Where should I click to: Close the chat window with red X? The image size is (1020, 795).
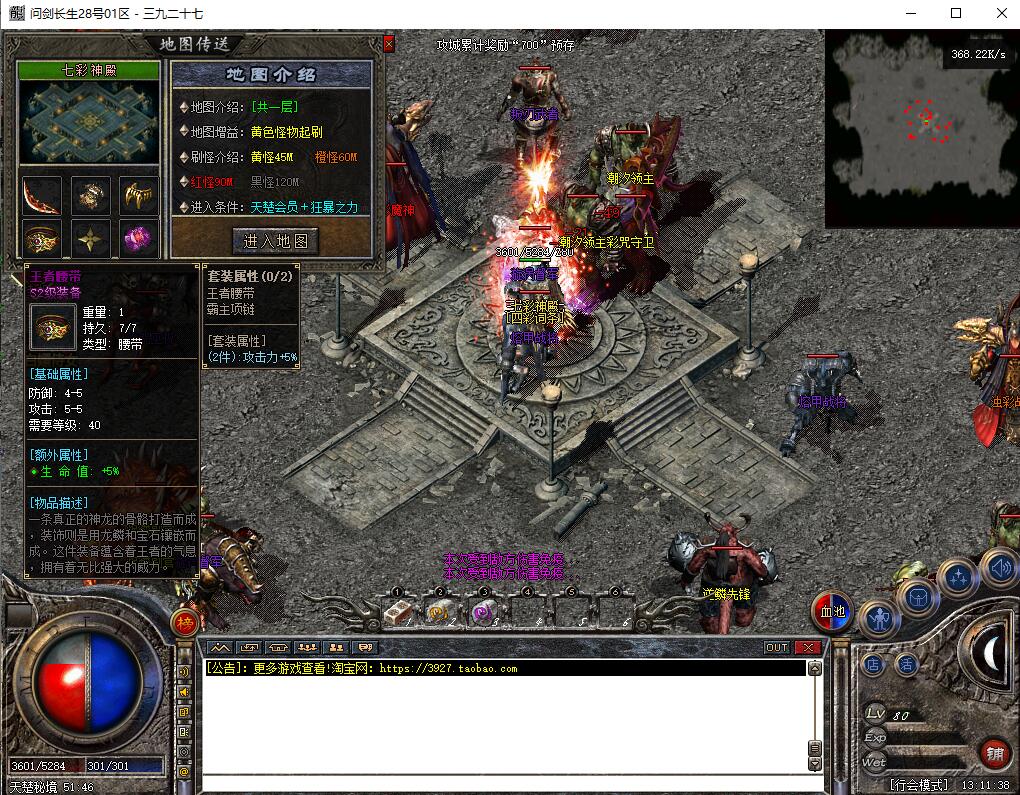coord(808,648)
